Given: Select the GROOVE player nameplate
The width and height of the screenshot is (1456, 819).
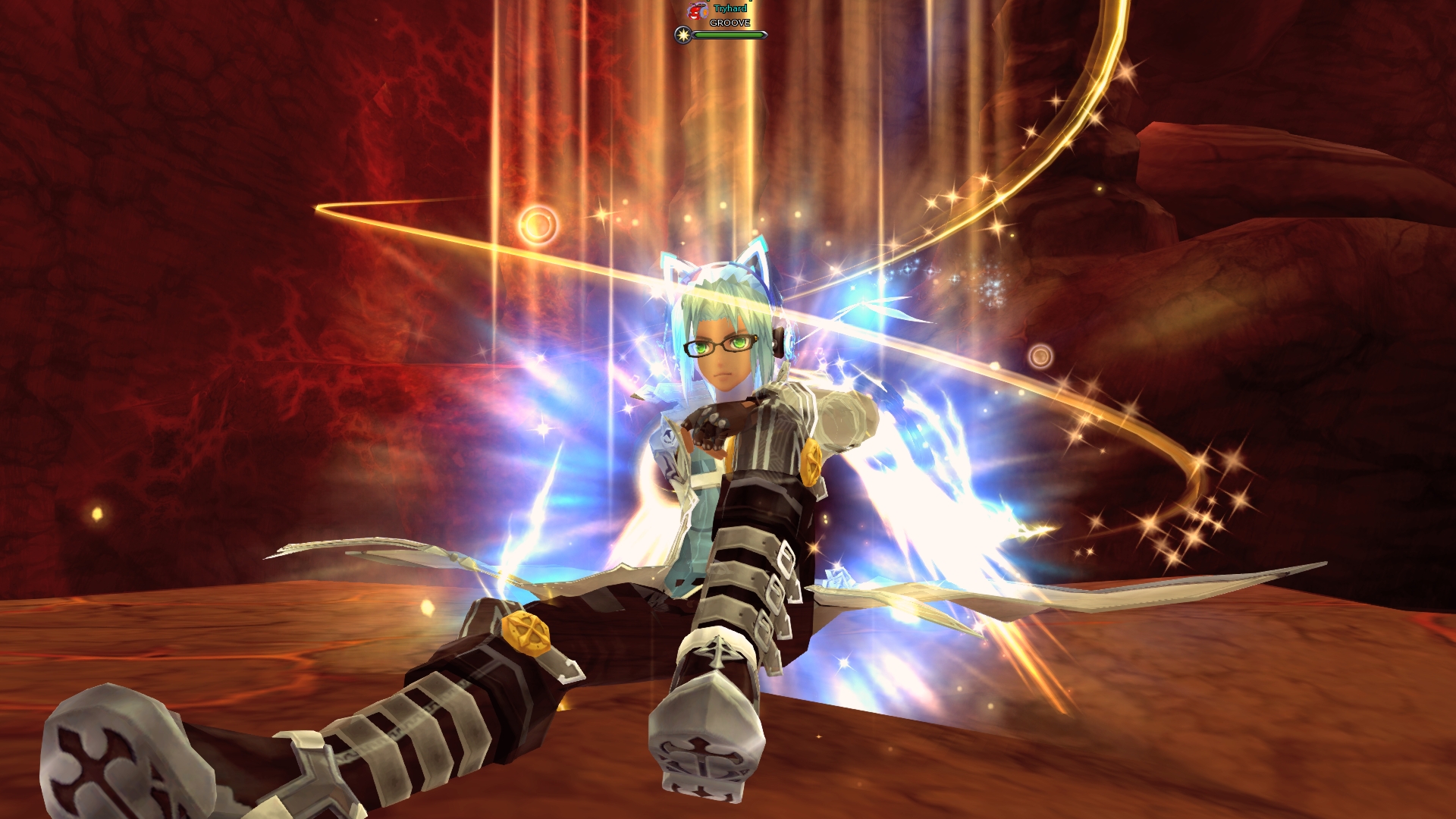Looking at the screenshot, I should coord(730,23).
